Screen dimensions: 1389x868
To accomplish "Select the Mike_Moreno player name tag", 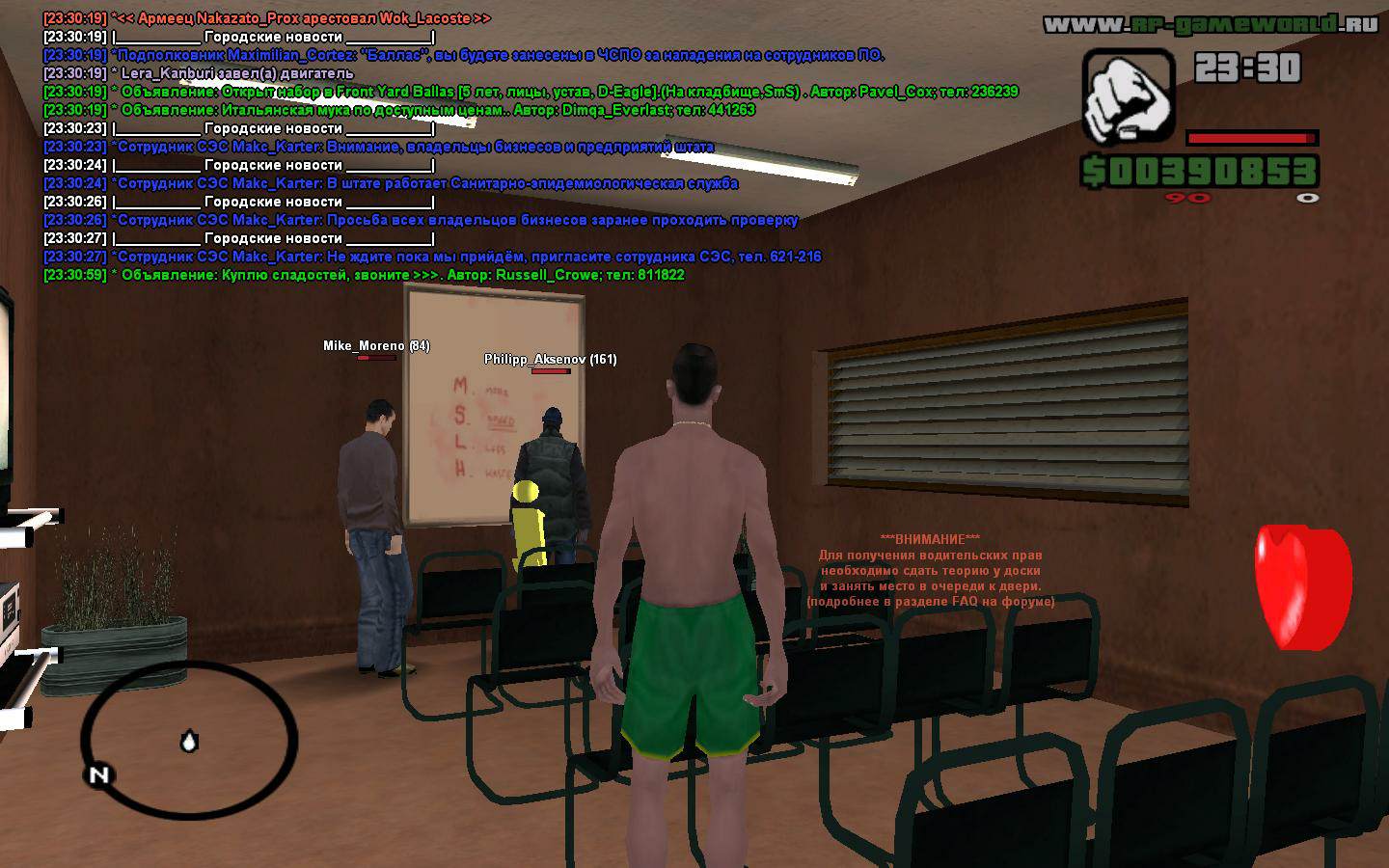I will tap(376, 346).
